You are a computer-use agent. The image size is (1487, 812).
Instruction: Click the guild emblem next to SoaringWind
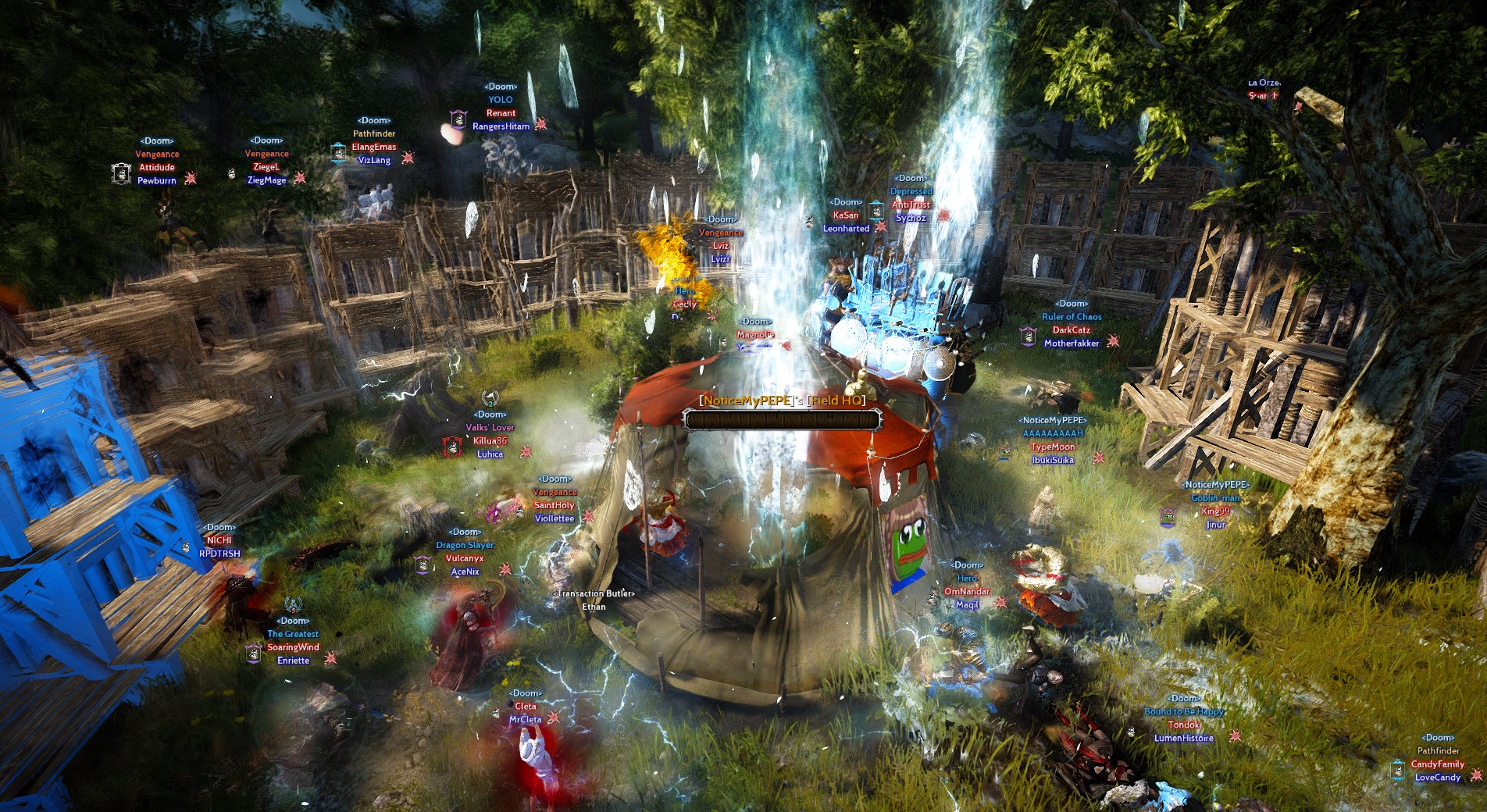pos(253,654)
